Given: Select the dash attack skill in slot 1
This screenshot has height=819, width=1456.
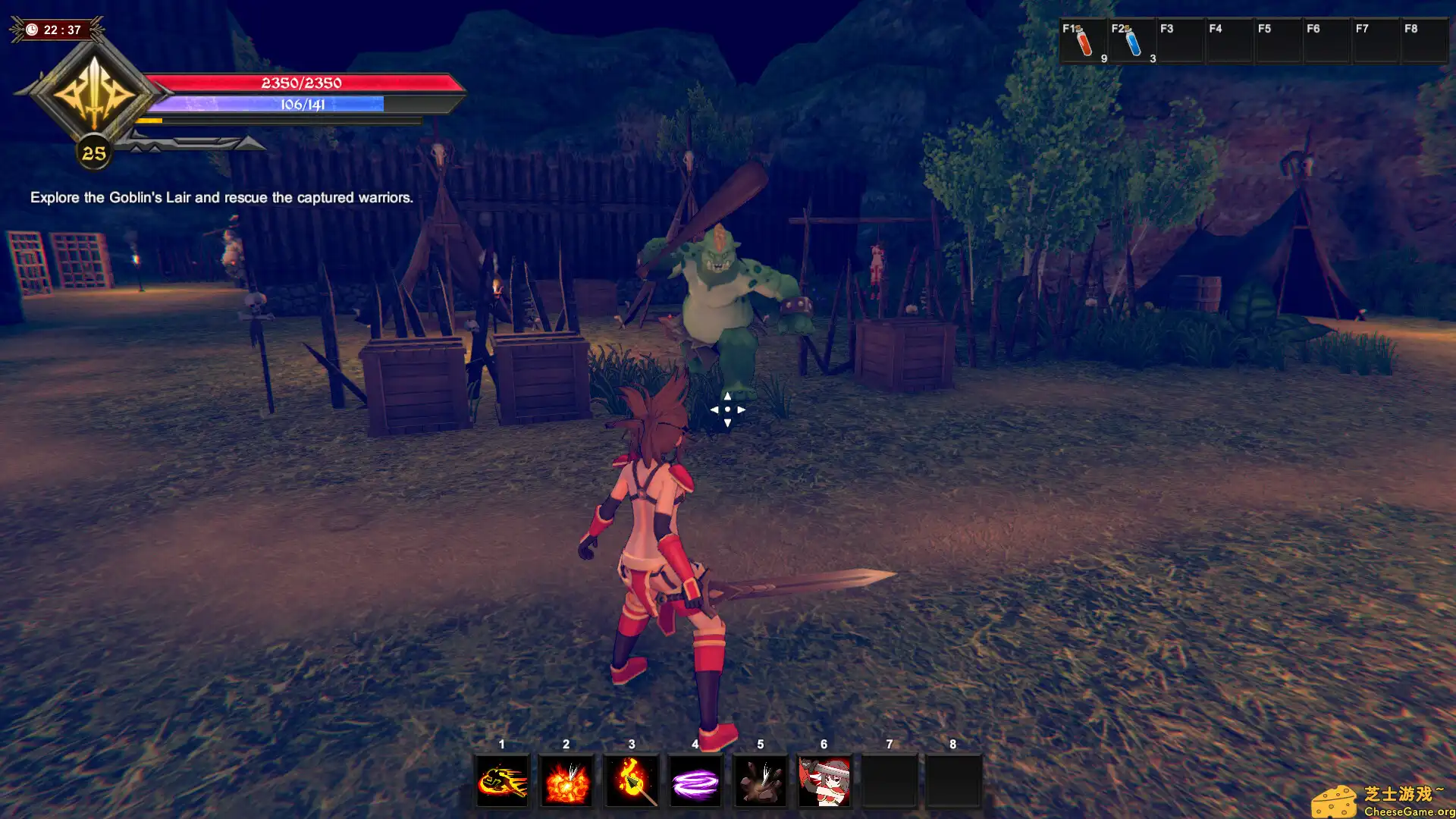Looking at the screenshot, I should pyautogui.click(x=501, y=781).
